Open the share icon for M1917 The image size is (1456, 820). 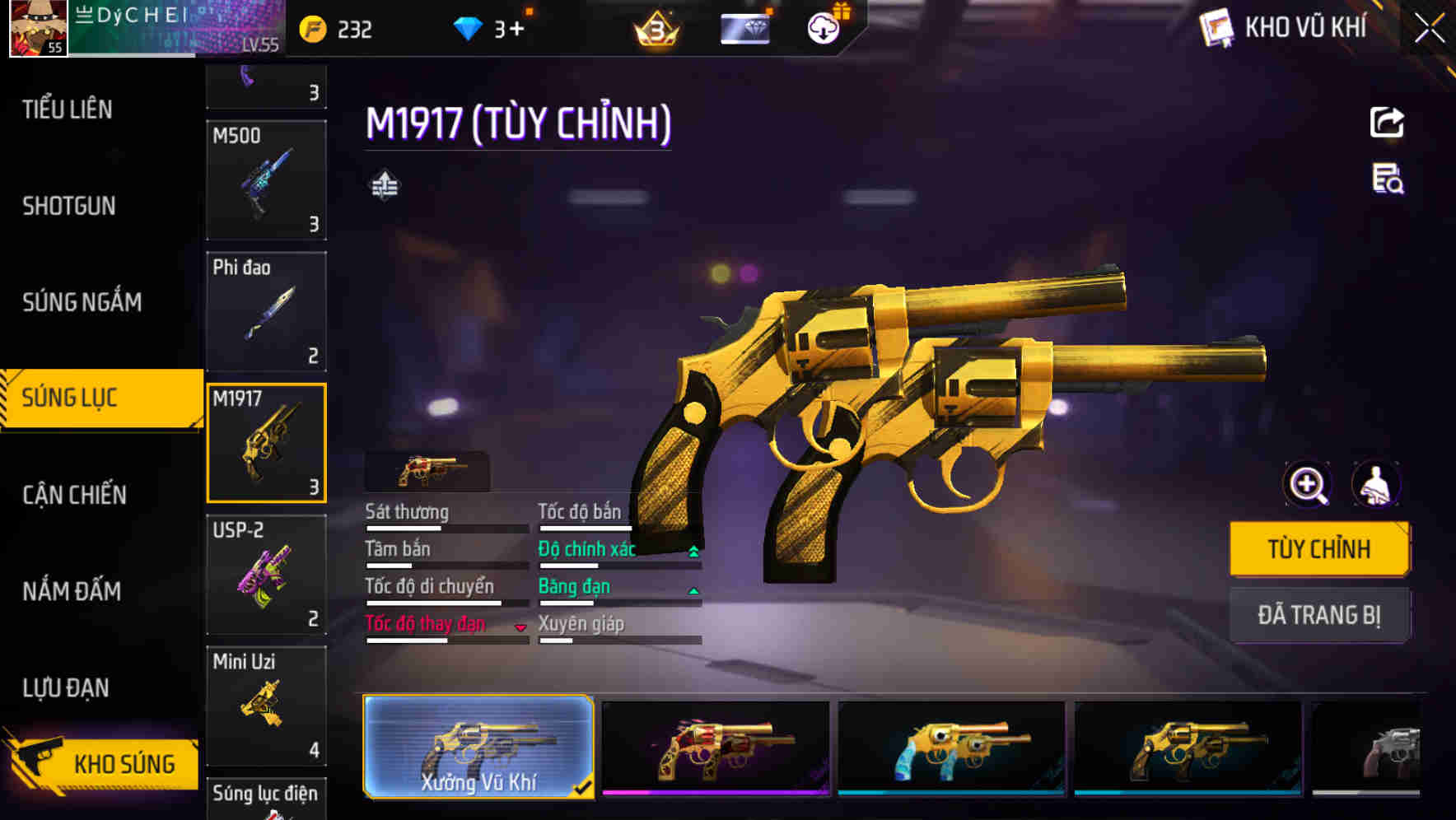1387,122
